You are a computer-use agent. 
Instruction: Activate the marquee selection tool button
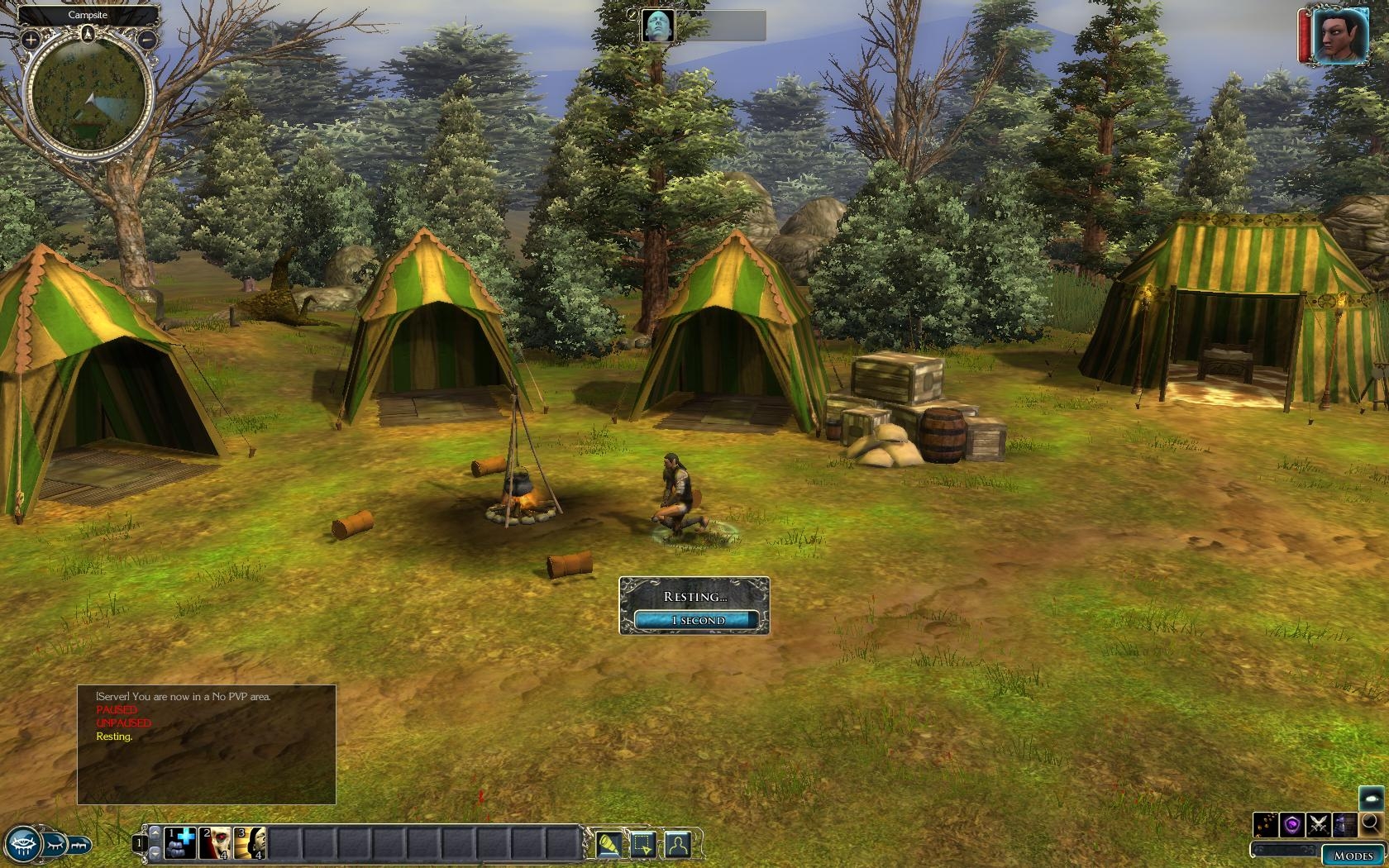(643, 844)
